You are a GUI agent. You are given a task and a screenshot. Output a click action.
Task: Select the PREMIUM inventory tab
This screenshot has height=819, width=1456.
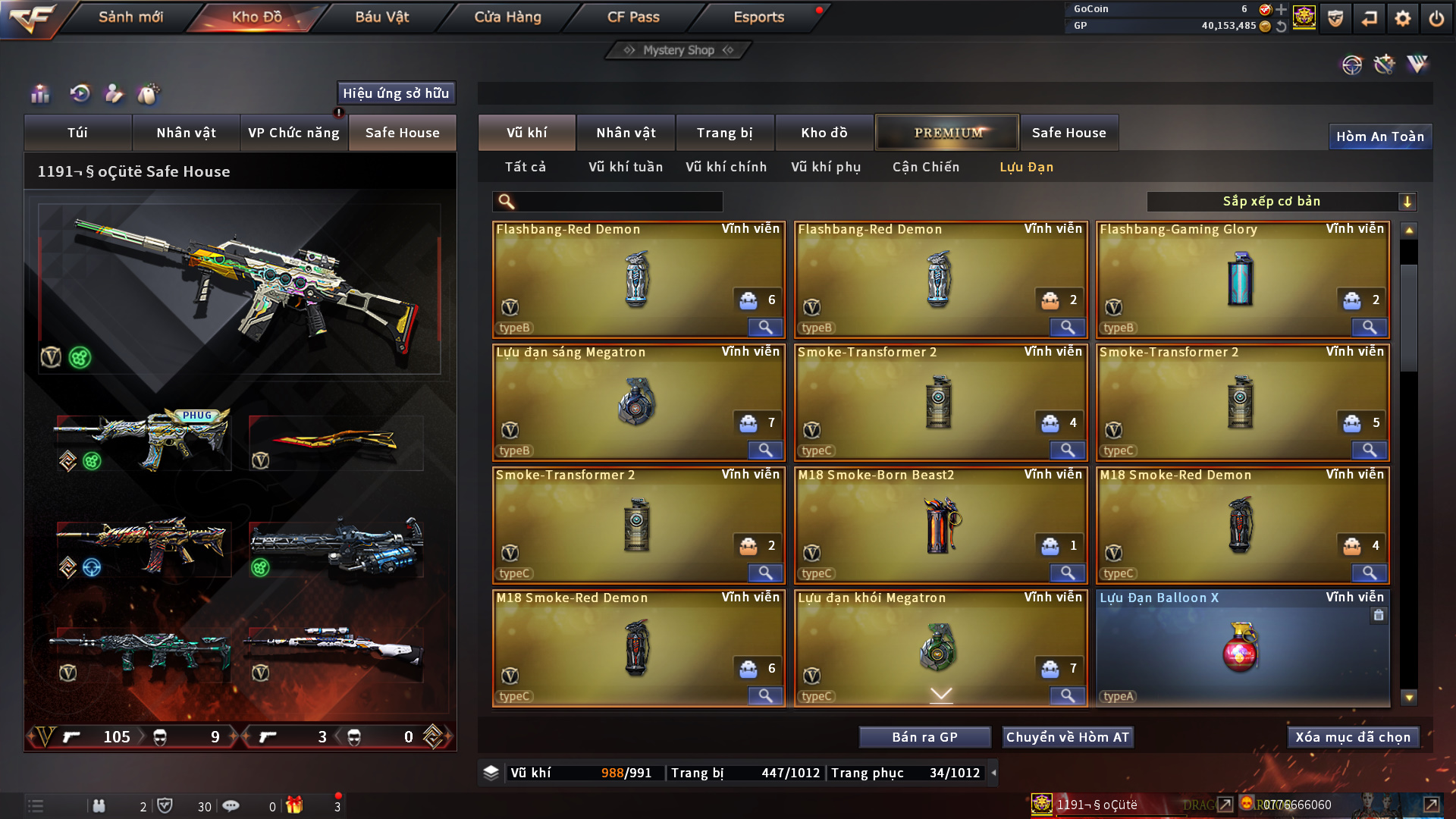point(947,133)
